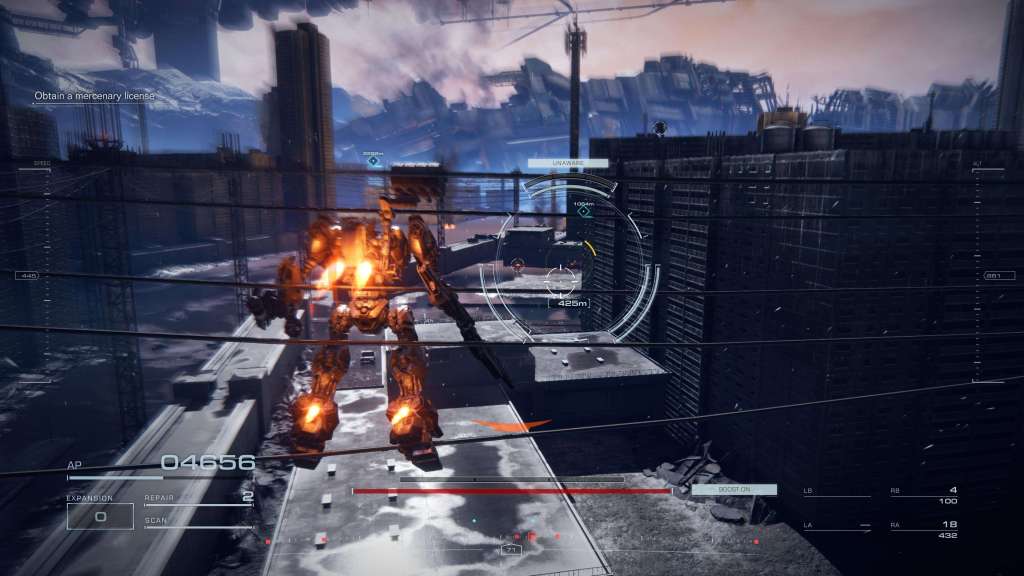
Task: Toggle the Boost On indicator
Action: tap(734, 489)
